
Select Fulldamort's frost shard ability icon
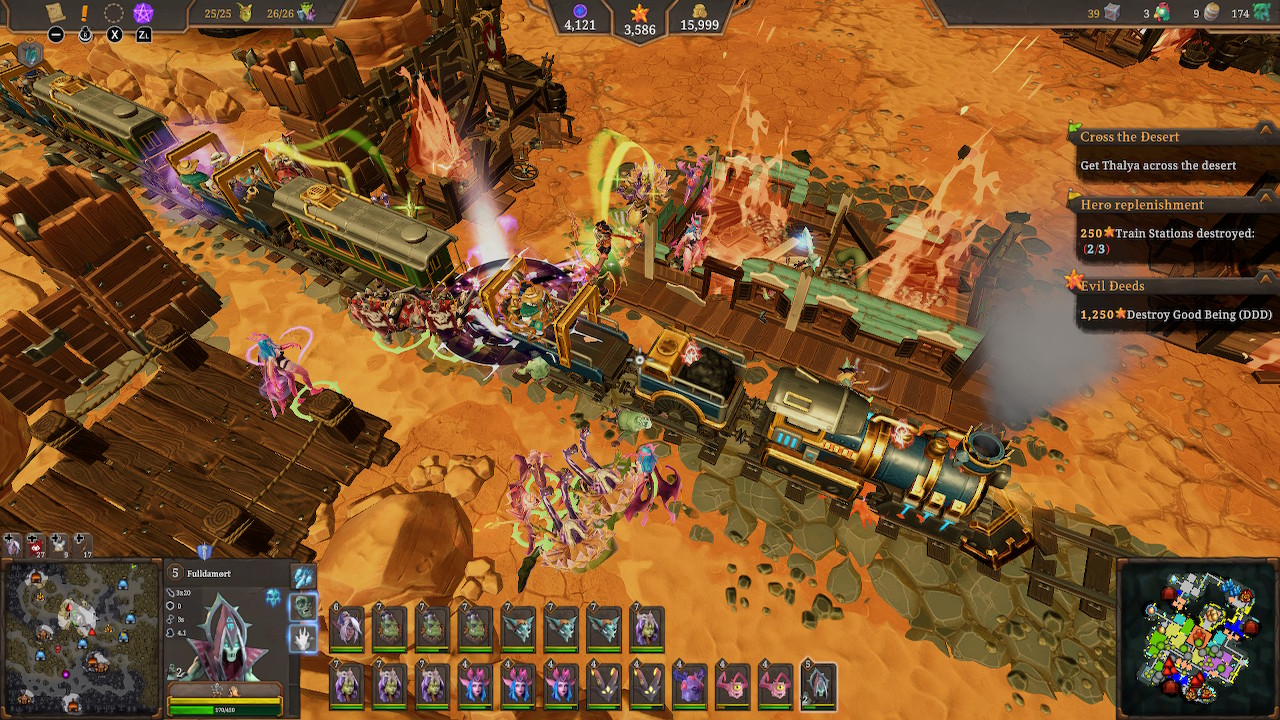click(300, 577)
